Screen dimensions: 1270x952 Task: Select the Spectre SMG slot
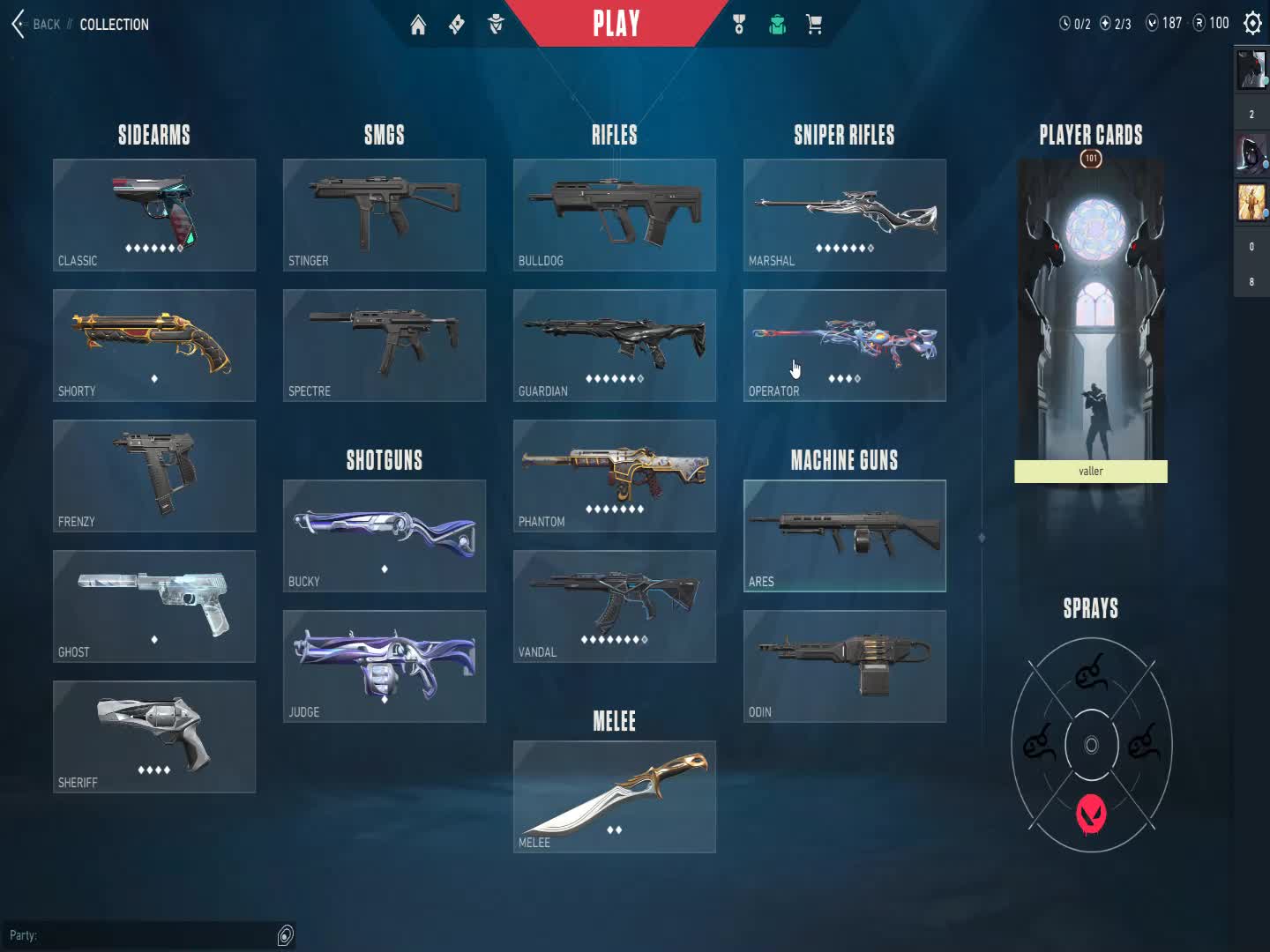point(385,346)
